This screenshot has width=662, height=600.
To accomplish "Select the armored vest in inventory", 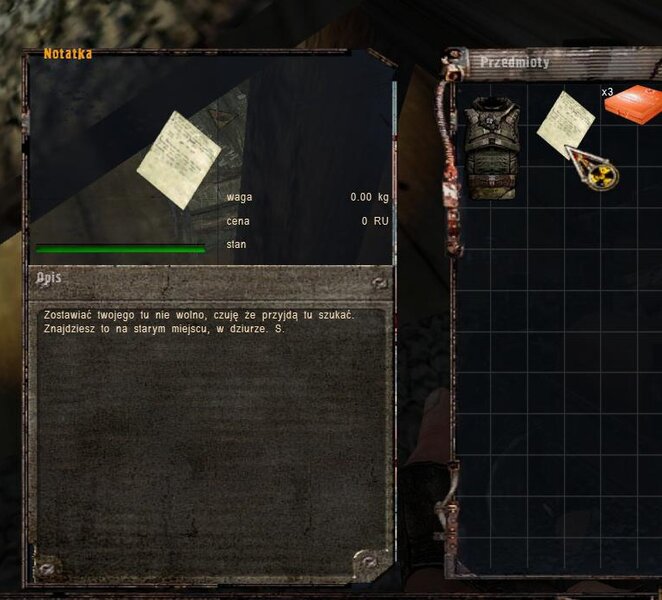I will click(x=492, y=148).
